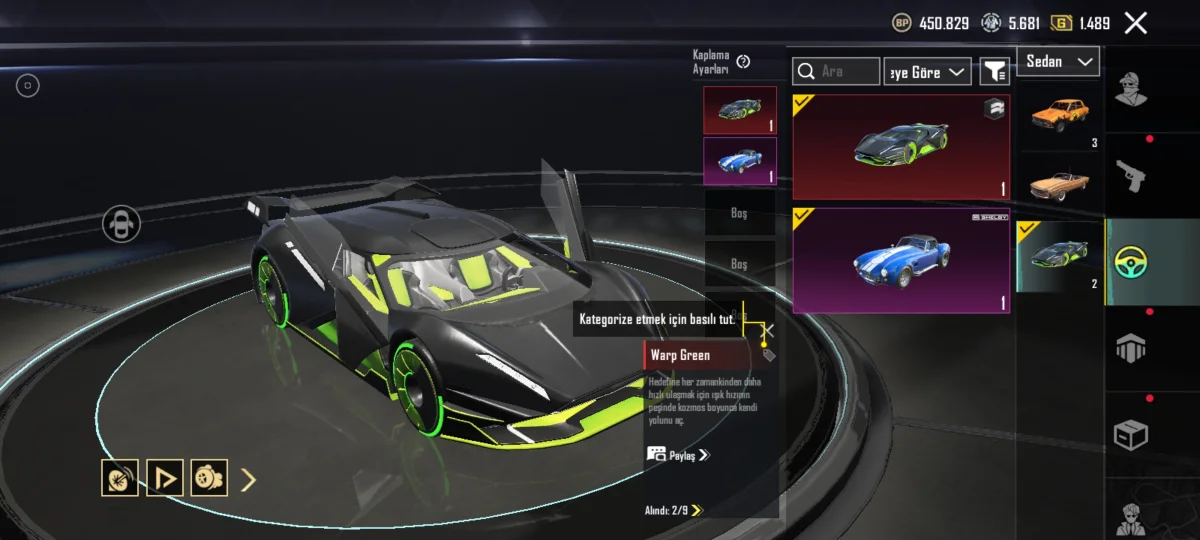
Task: Open the sort order dropdown
Action: tap(927, 72)
